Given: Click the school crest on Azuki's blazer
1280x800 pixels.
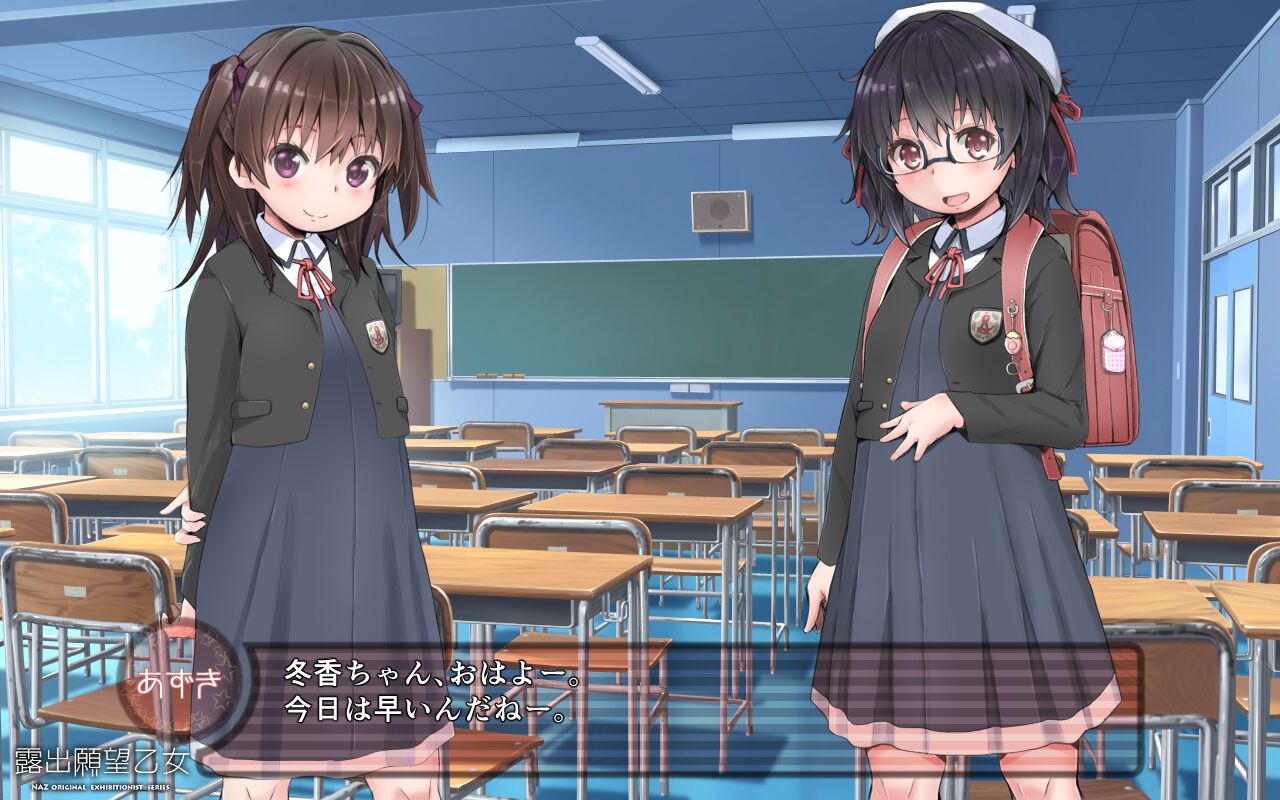Looking at the screenshot, I should (376, 336).
